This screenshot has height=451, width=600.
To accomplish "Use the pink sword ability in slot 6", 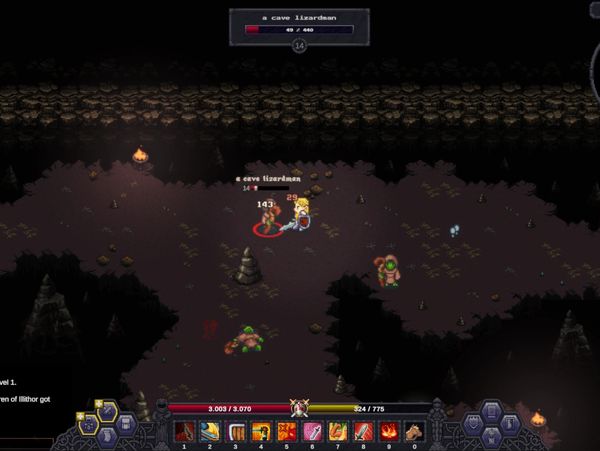I will (x=312, y=431).
